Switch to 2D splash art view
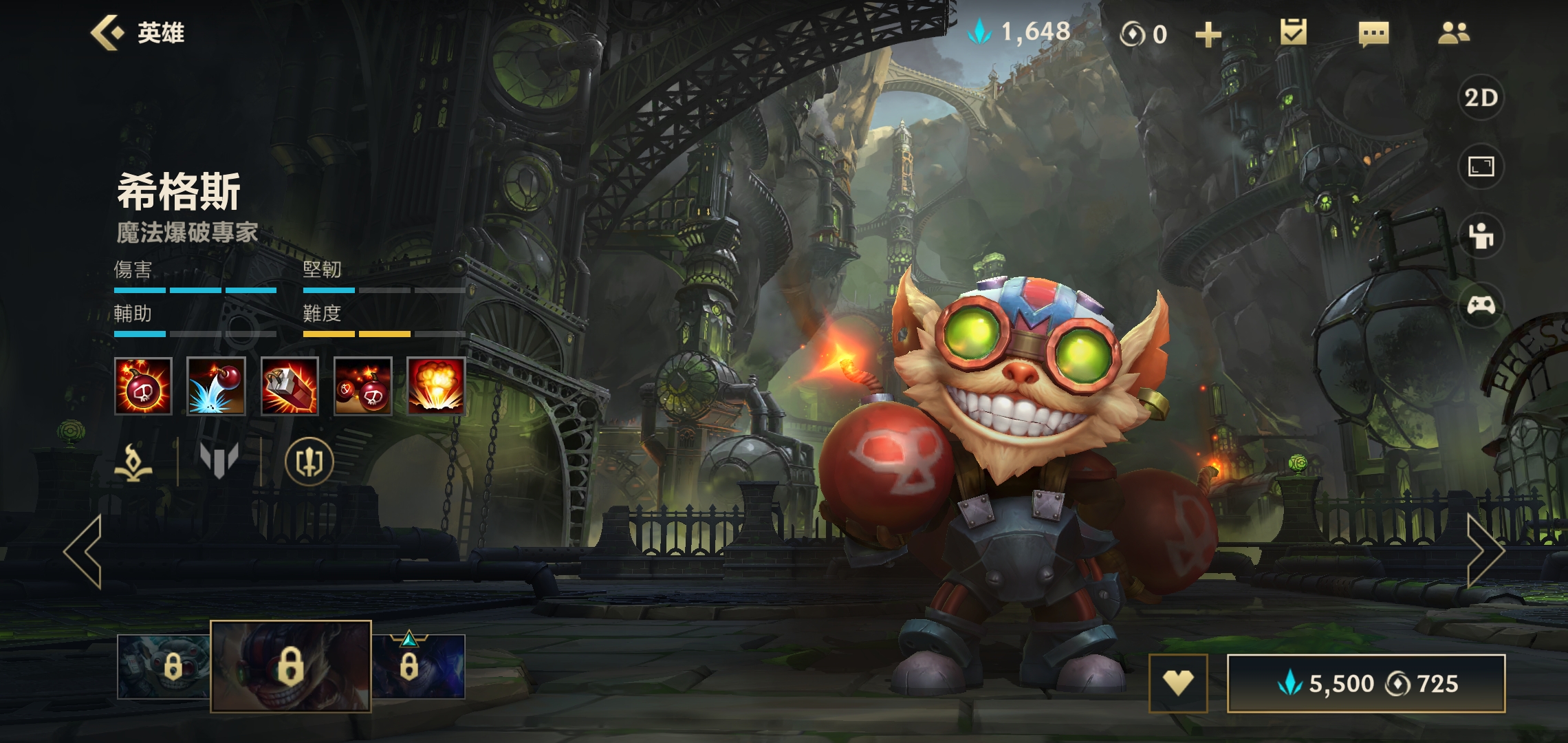Image resolution: width=1568 pixels, height=743 pixels. (1481, 98)
